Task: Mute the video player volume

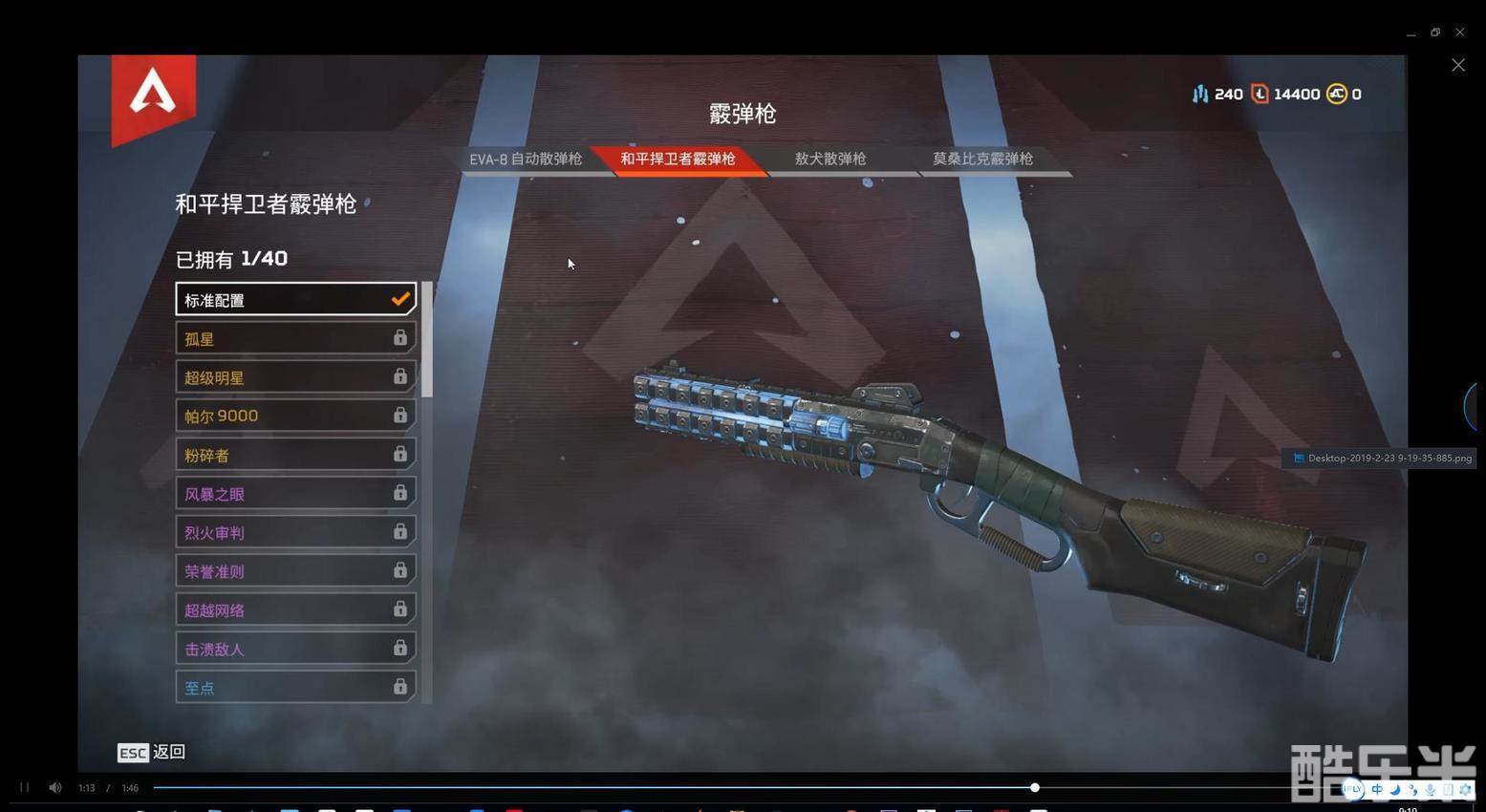Action: click(x=55, y=788)
